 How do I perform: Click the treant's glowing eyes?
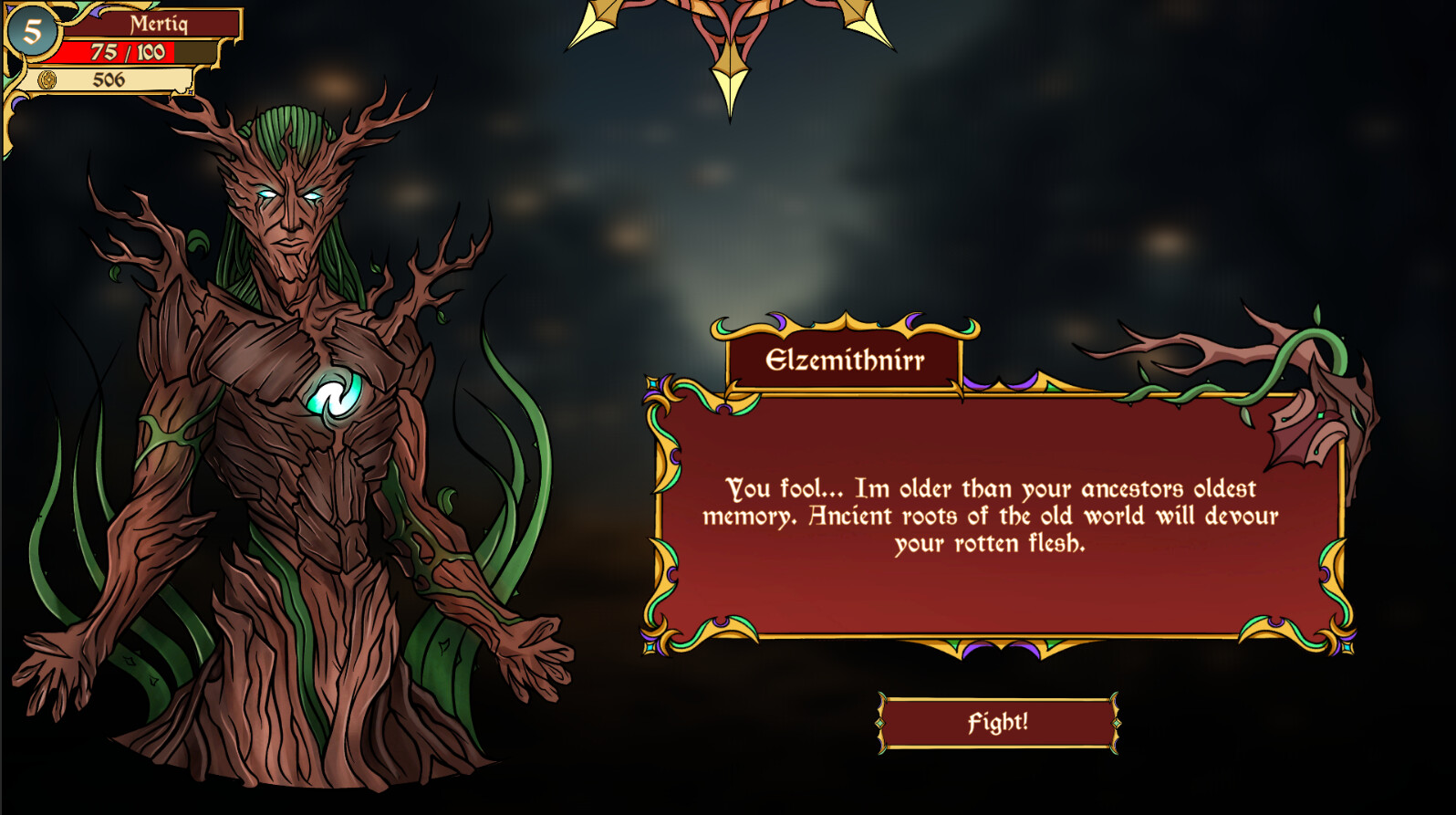click(x=290, y=193)
